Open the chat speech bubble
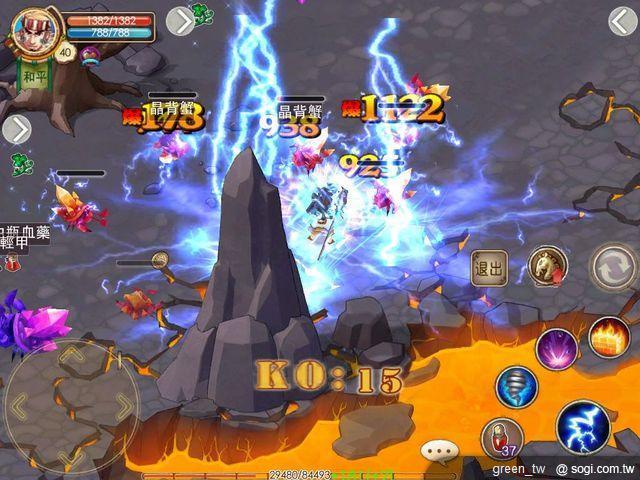640x480 pixels. [x=438, y=452]
